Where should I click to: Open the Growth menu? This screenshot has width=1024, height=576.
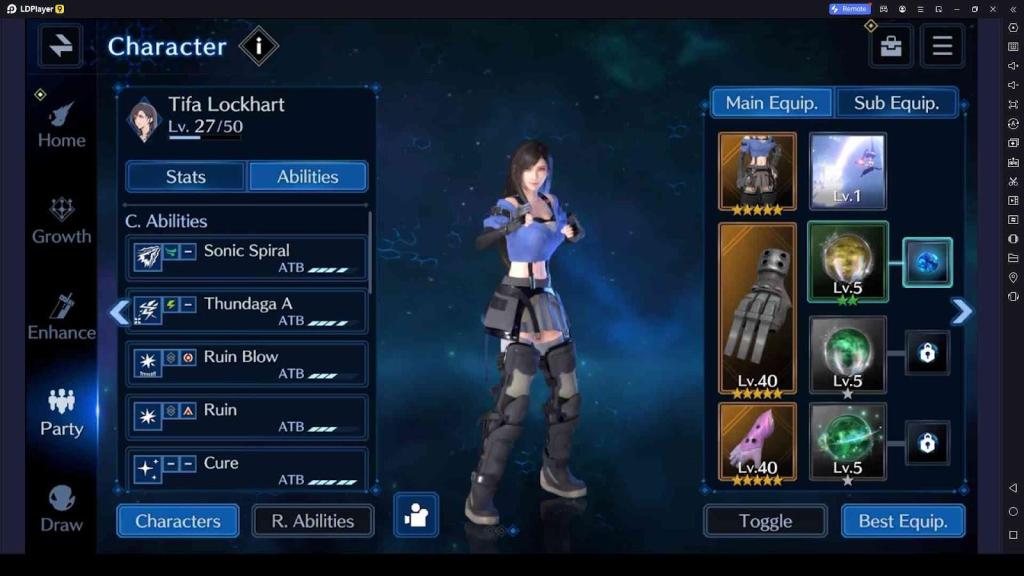(x=62, y=221)
